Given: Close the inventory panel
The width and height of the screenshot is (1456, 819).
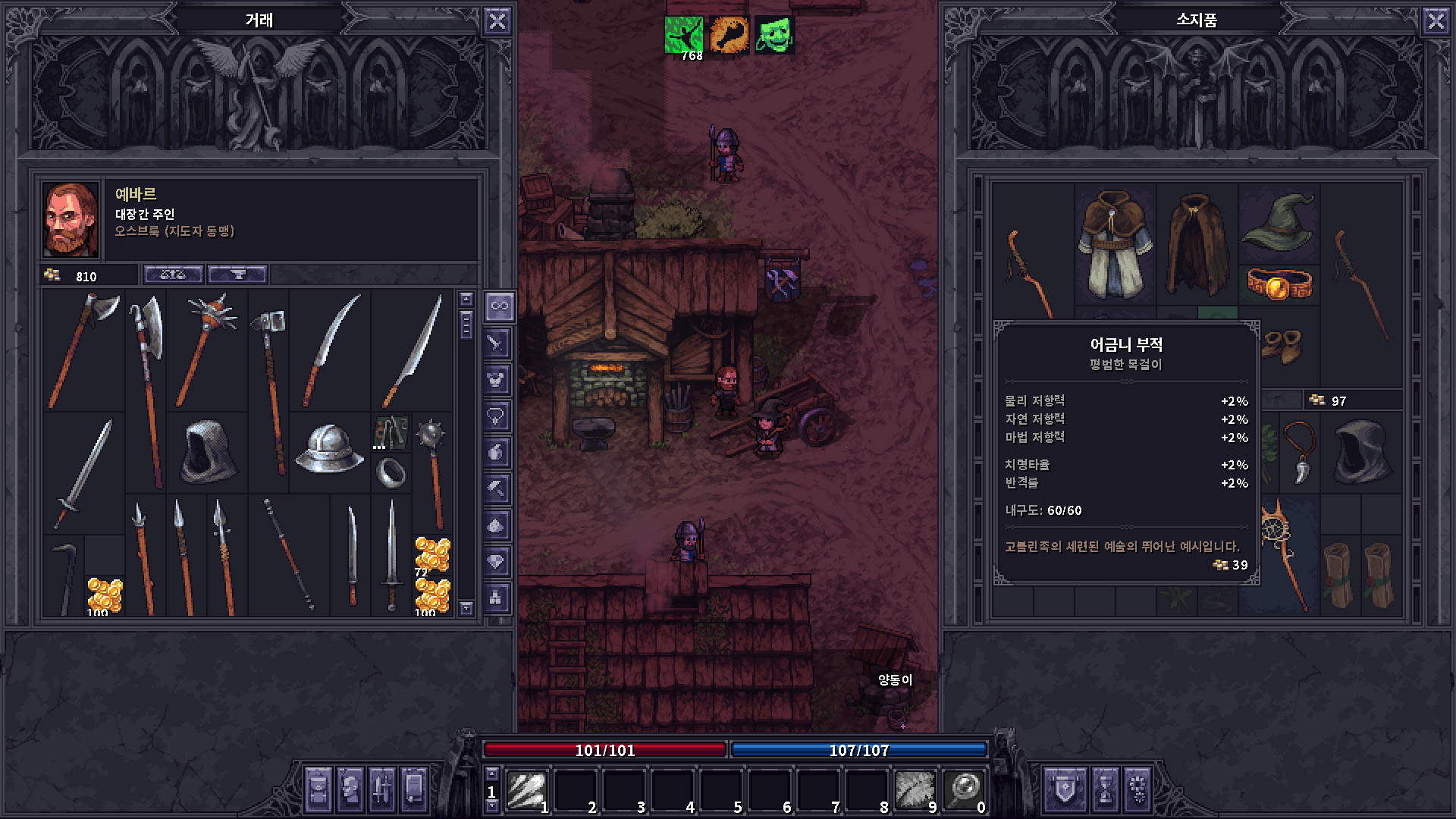Looking at the screenshot, I should 1436,21.
